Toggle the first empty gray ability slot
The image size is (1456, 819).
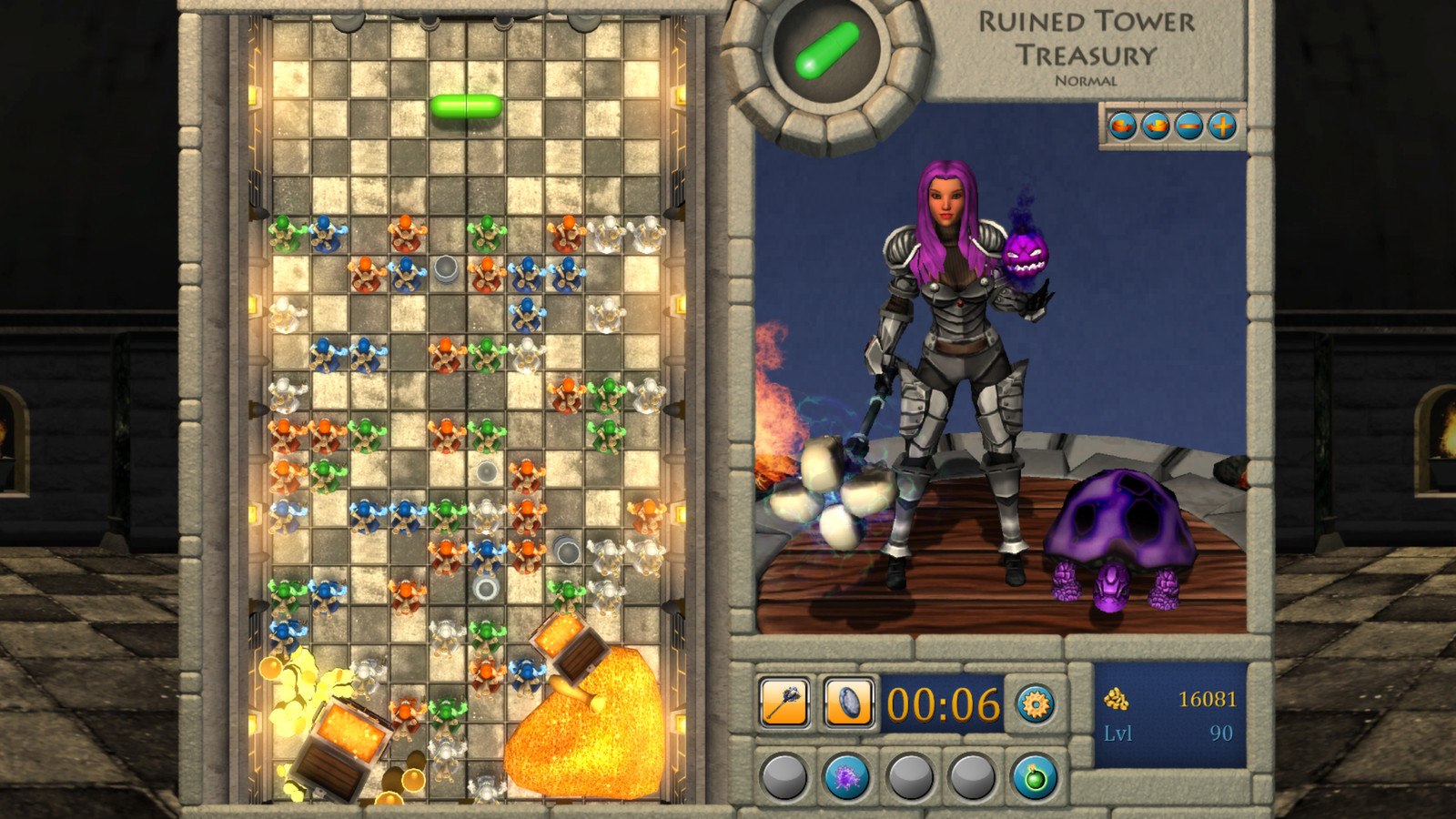pyautogui.click(x=784, y=777)
